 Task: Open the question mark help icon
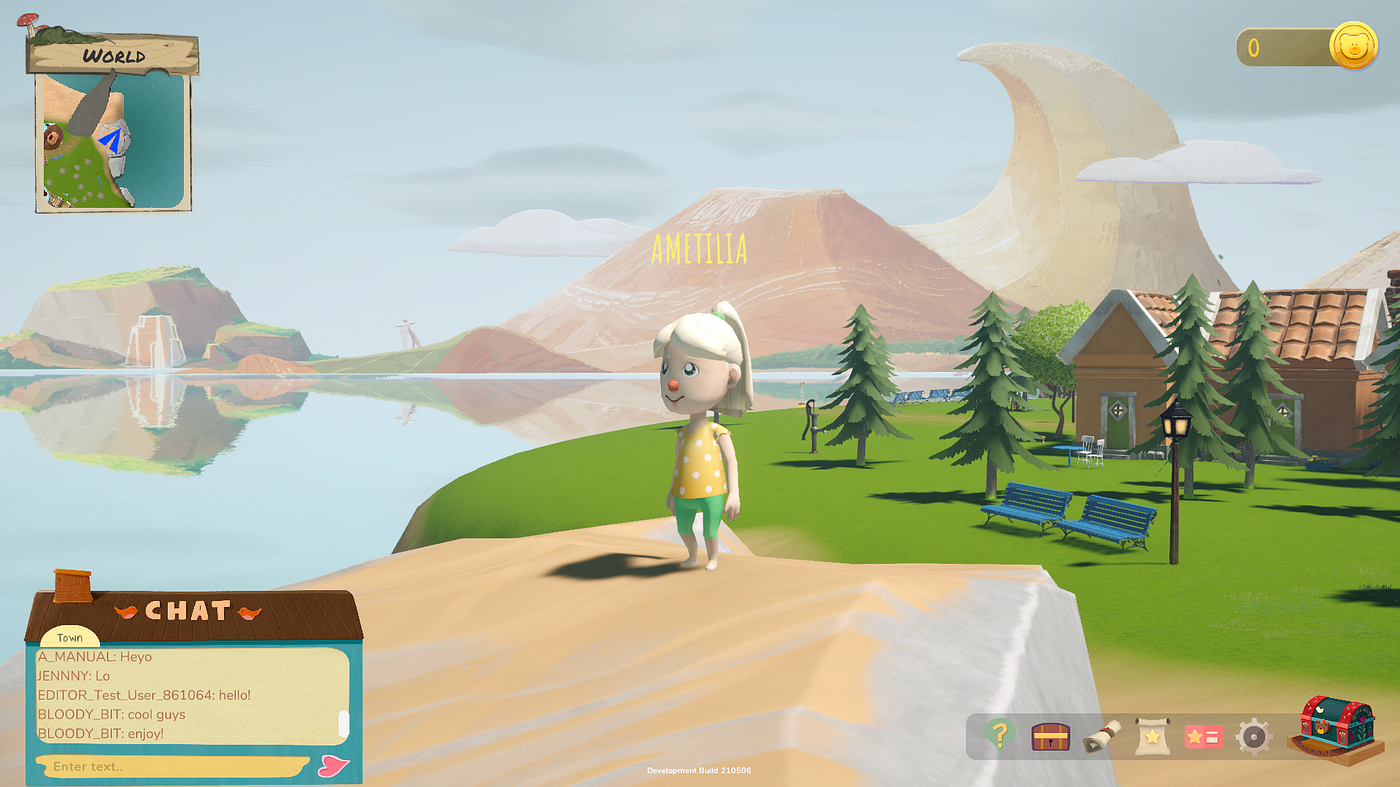point(1000,735)
